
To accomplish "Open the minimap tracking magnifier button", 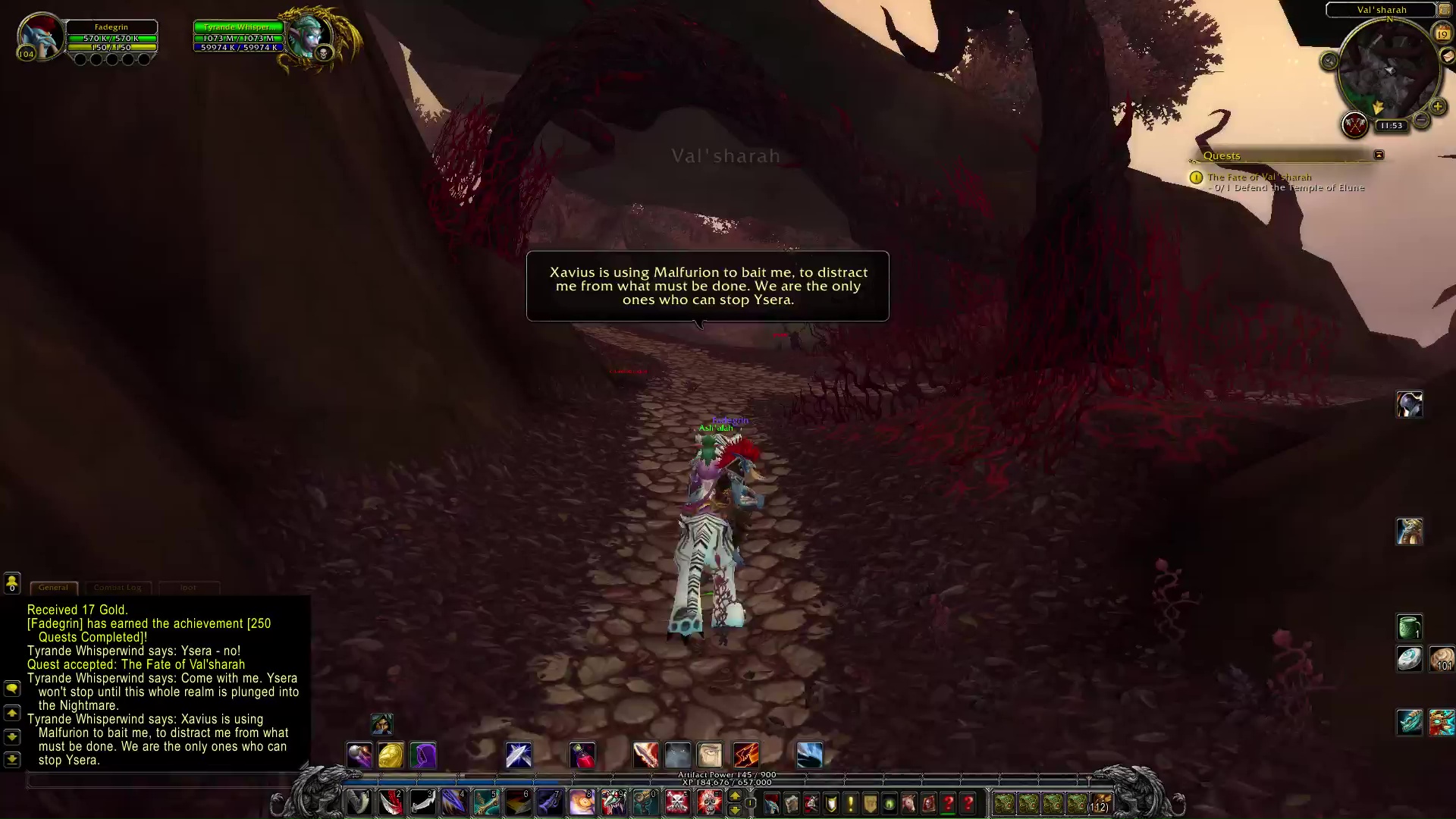I will pos(1329,61).
